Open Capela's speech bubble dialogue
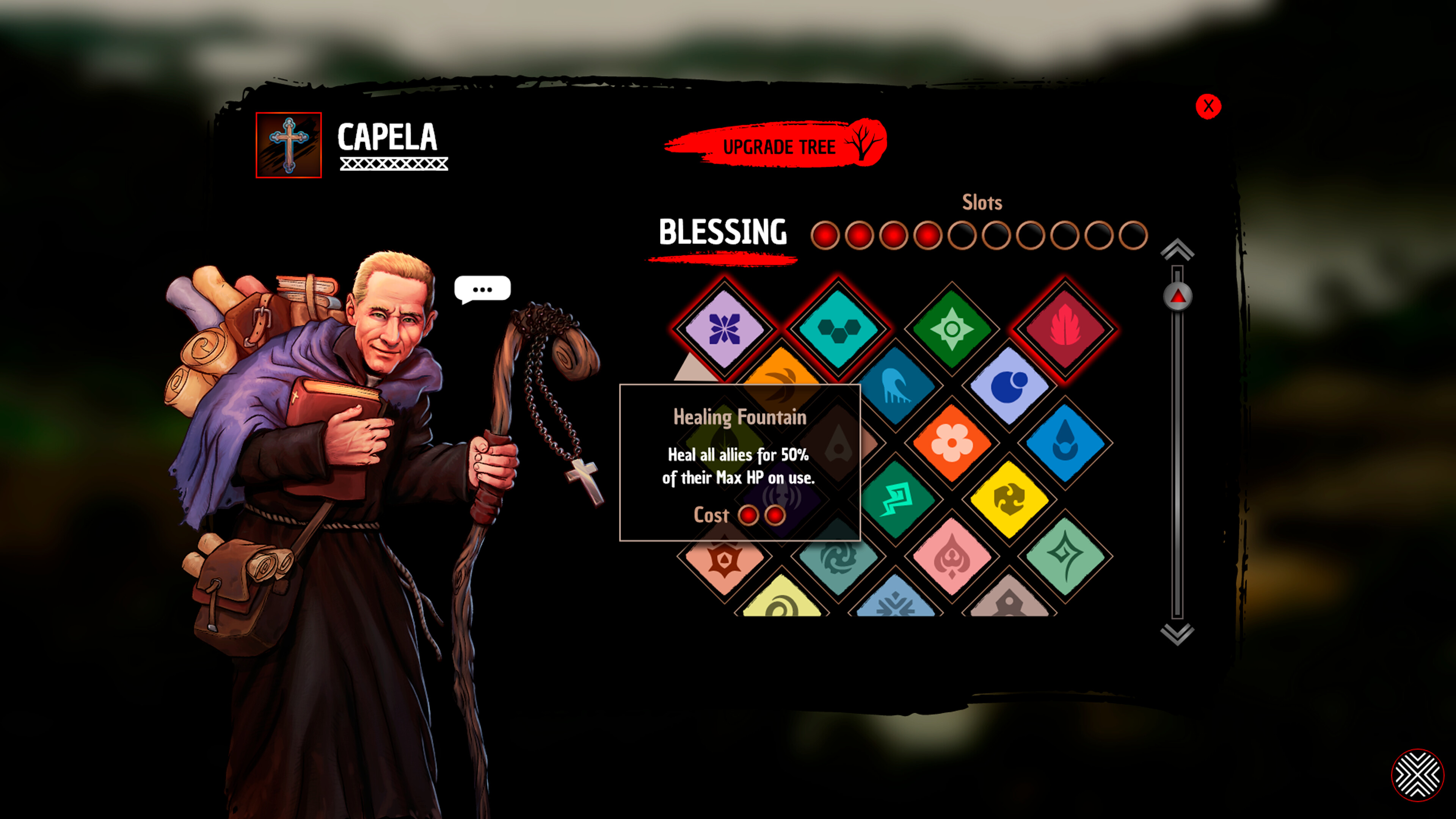1456x819 pixels. click(x=482, y=289)
